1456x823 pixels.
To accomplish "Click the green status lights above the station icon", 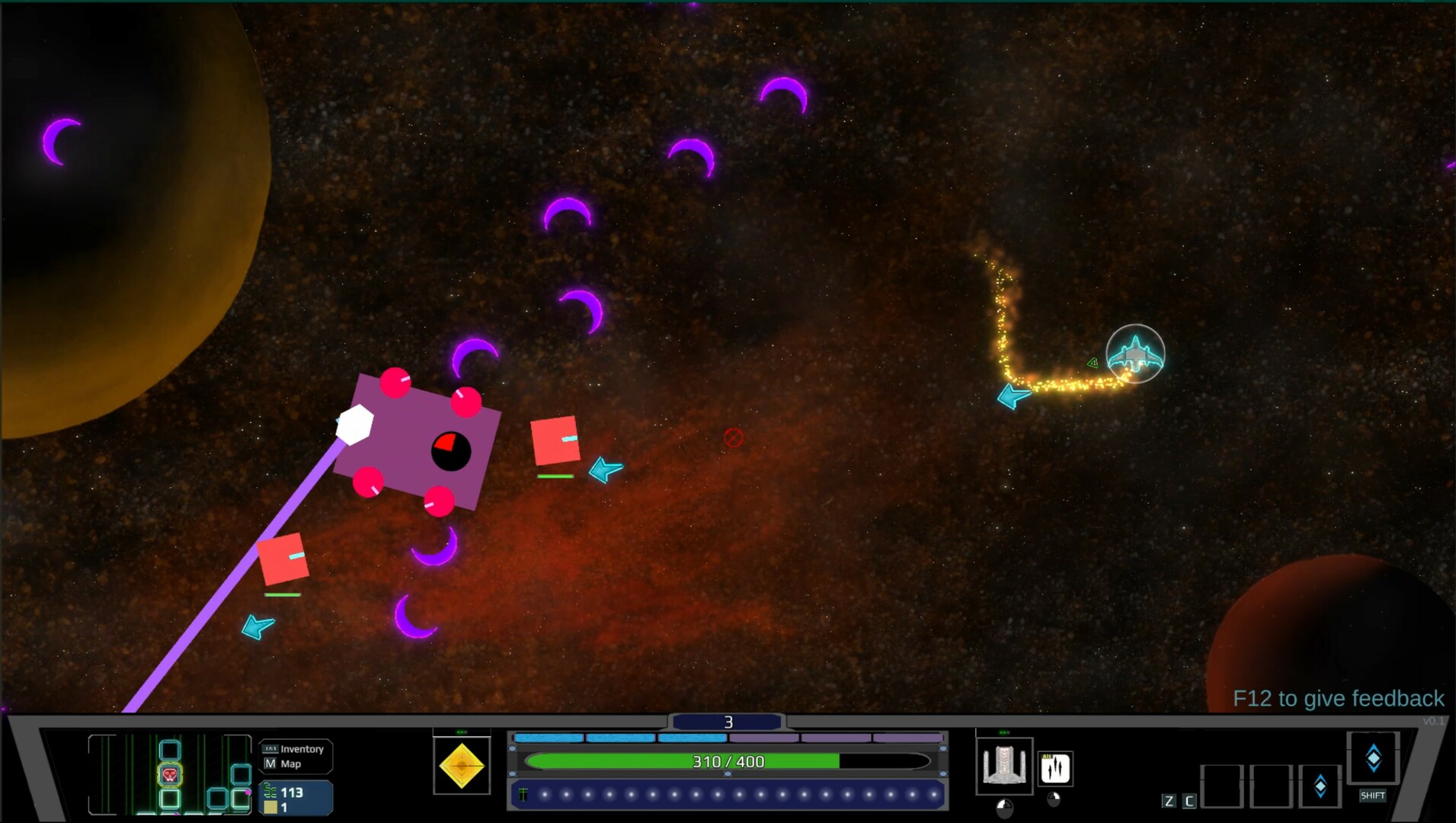I will pos(1004,732).
